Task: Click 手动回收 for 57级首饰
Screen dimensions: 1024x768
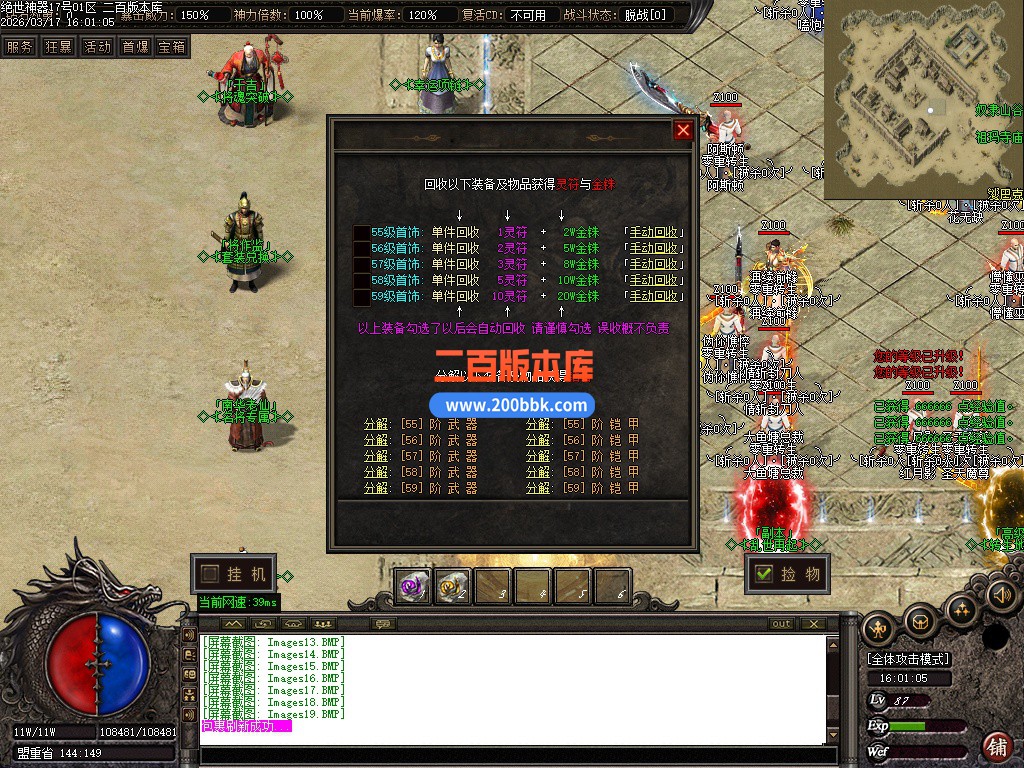Action: (x=654, y=264)
